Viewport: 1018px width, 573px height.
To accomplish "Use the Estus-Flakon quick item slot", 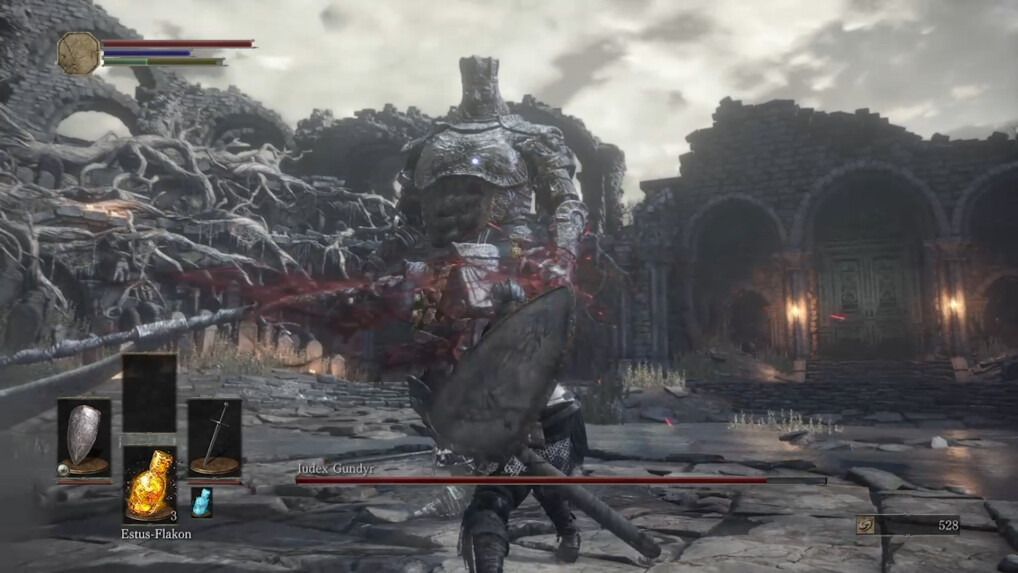I will click(x=149, y=484).
